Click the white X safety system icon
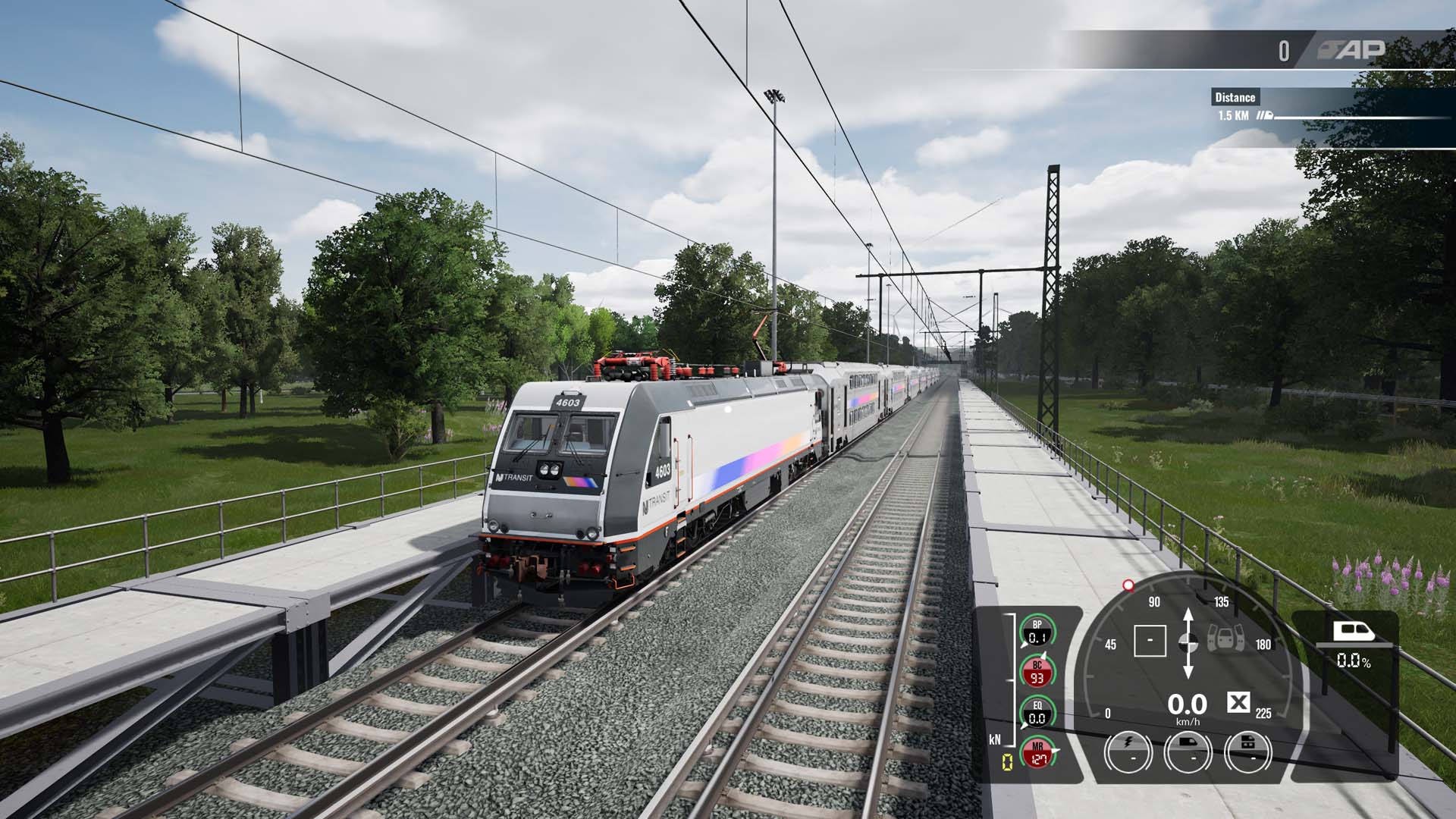1456x819 pixels. click(1238, 703)
